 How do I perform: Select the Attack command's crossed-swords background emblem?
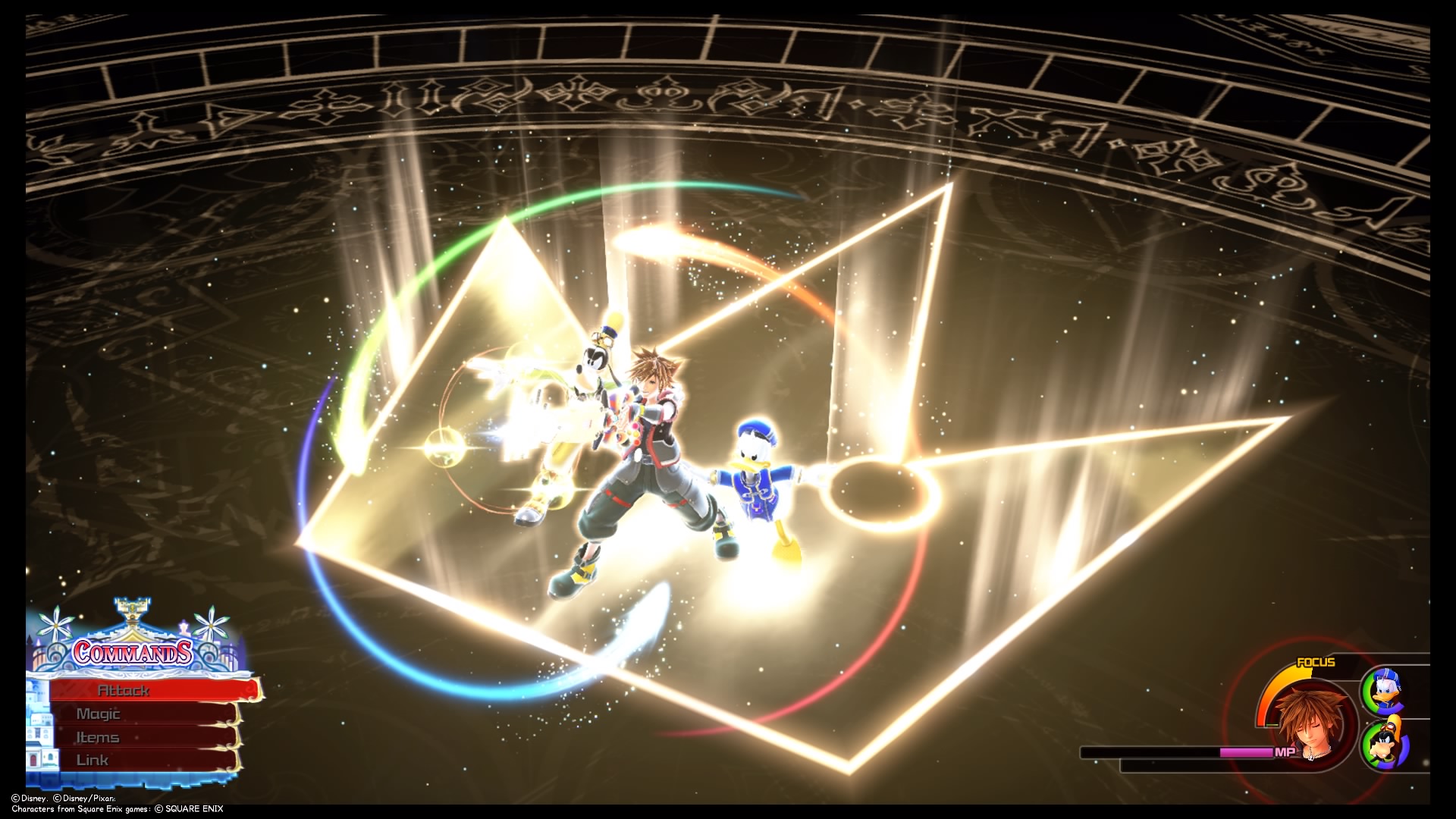[73, 689]
